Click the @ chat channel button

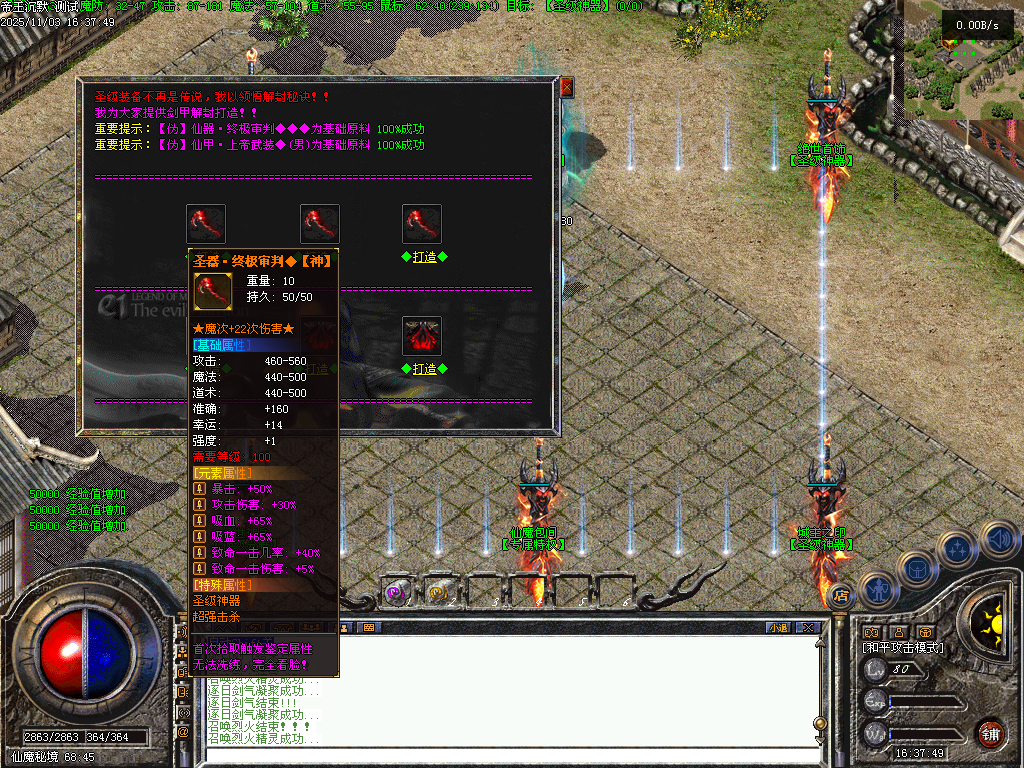tap(183, 732)
